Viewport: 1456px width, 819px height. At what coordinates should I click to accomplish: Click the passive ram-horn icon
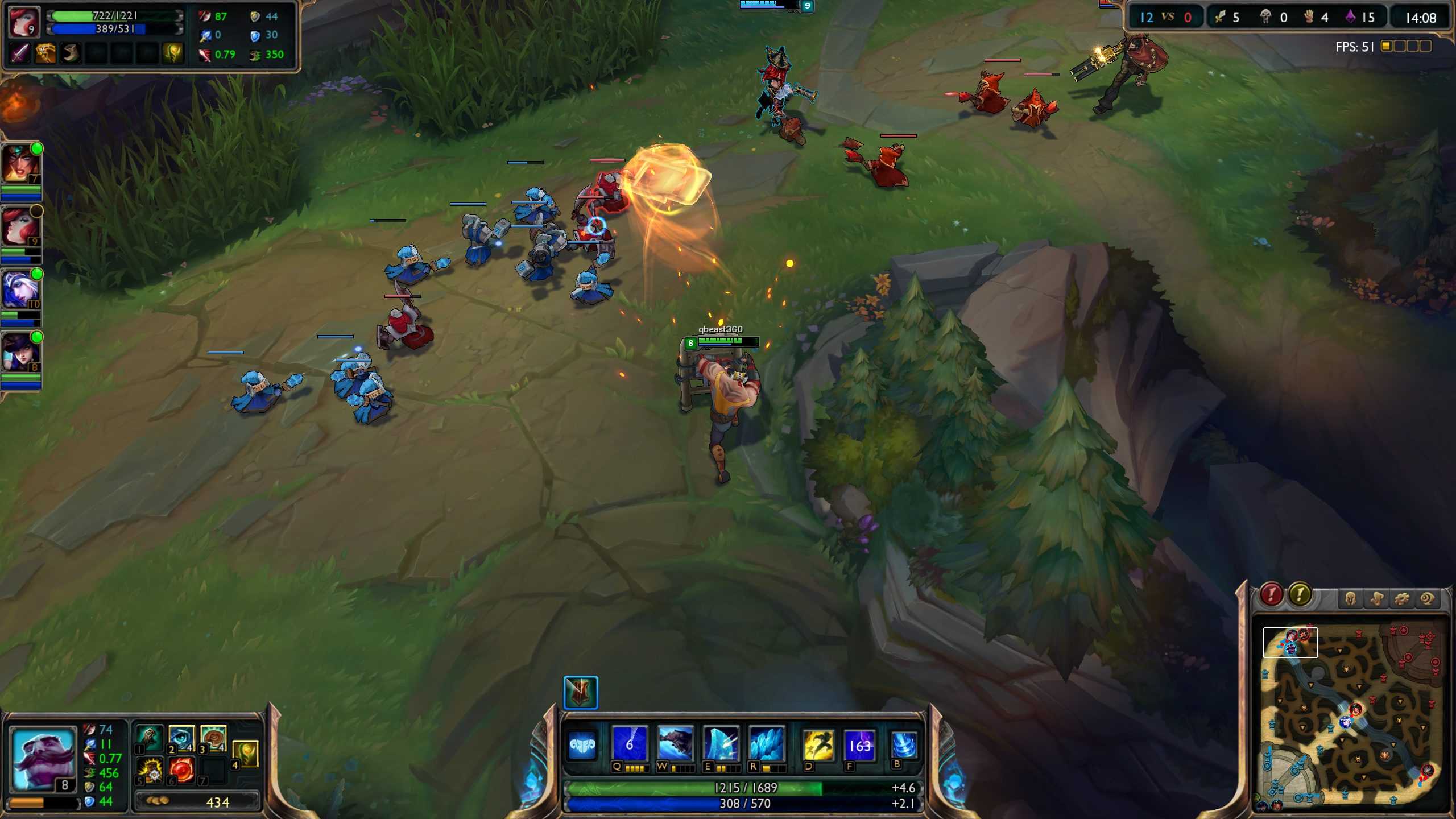pyautogui.click(x=582, y=745)
